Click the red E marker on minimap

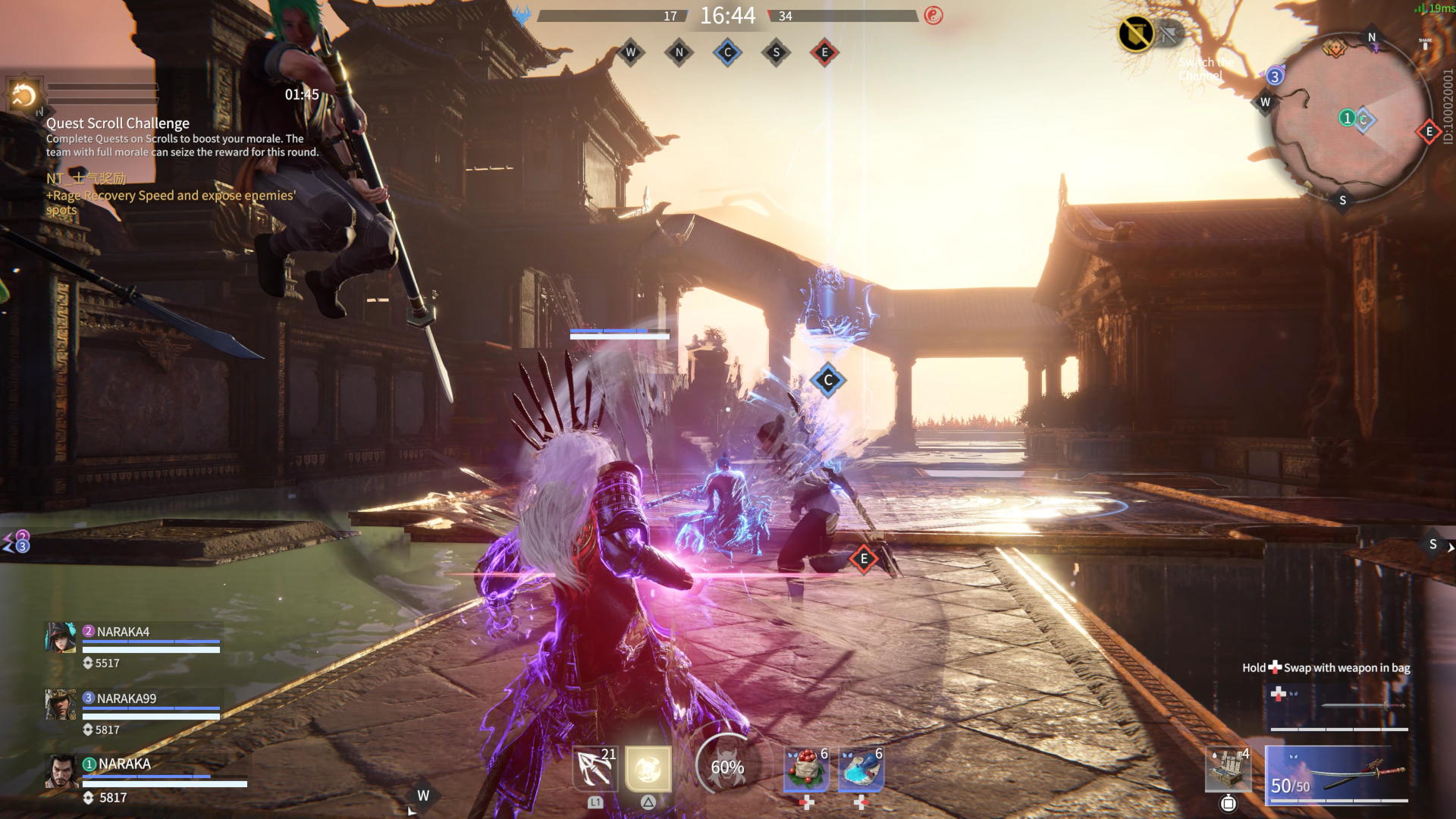pos(1429,132)
